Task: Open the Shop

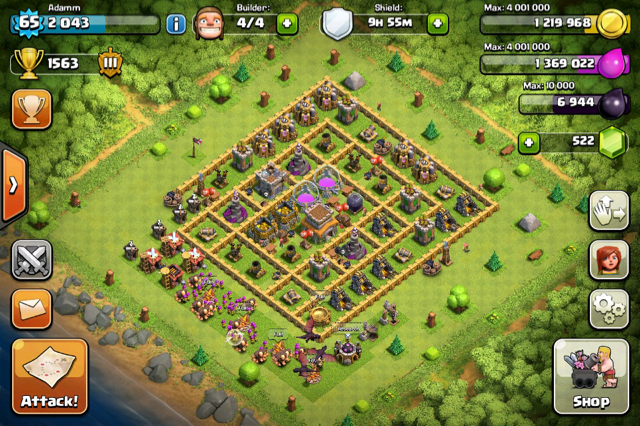Action: tap(591, 377)
